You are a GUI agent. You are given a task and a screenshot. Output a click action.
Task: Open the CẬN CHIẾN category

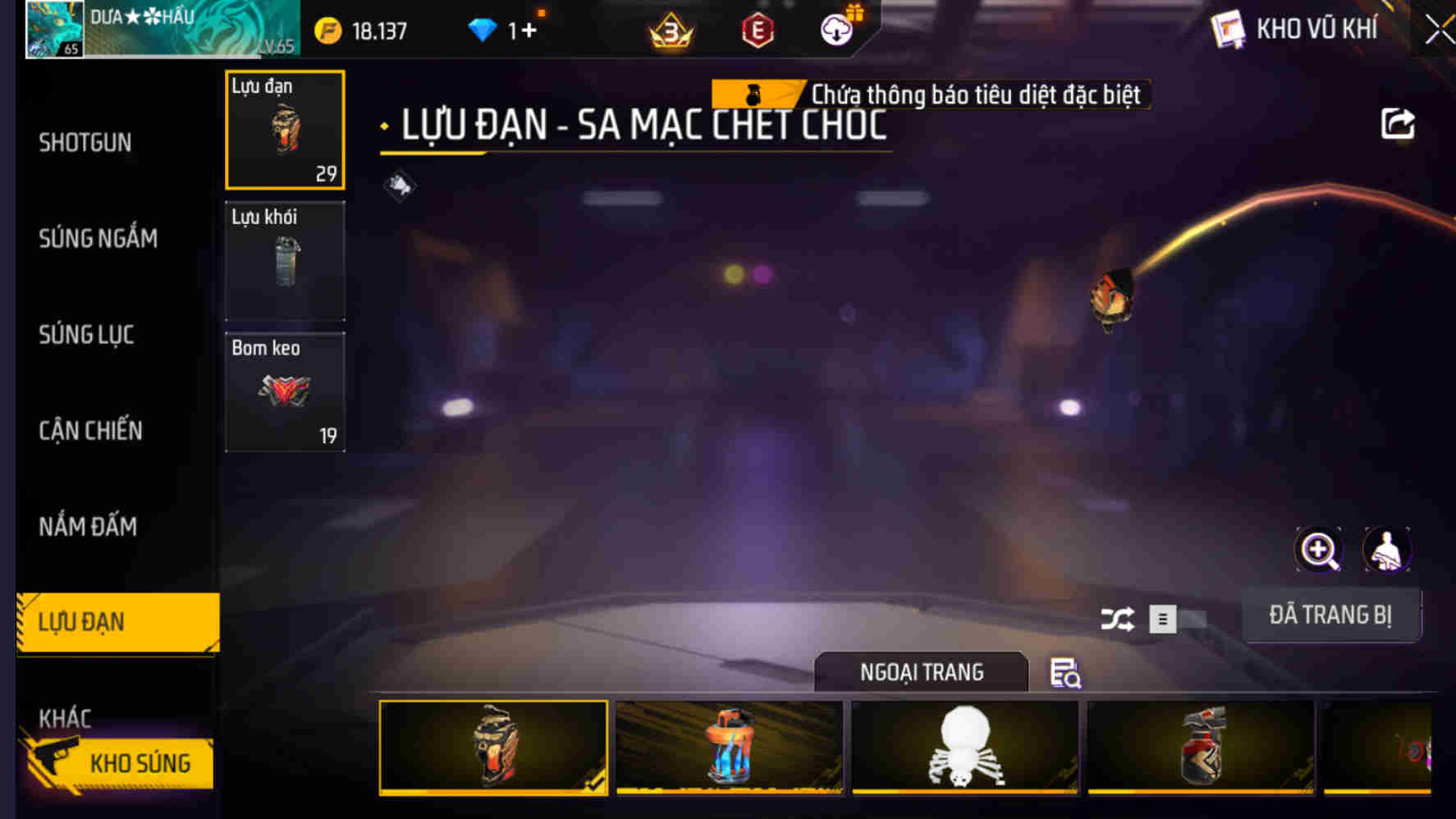pyautogui.click(x=90, y=431)
